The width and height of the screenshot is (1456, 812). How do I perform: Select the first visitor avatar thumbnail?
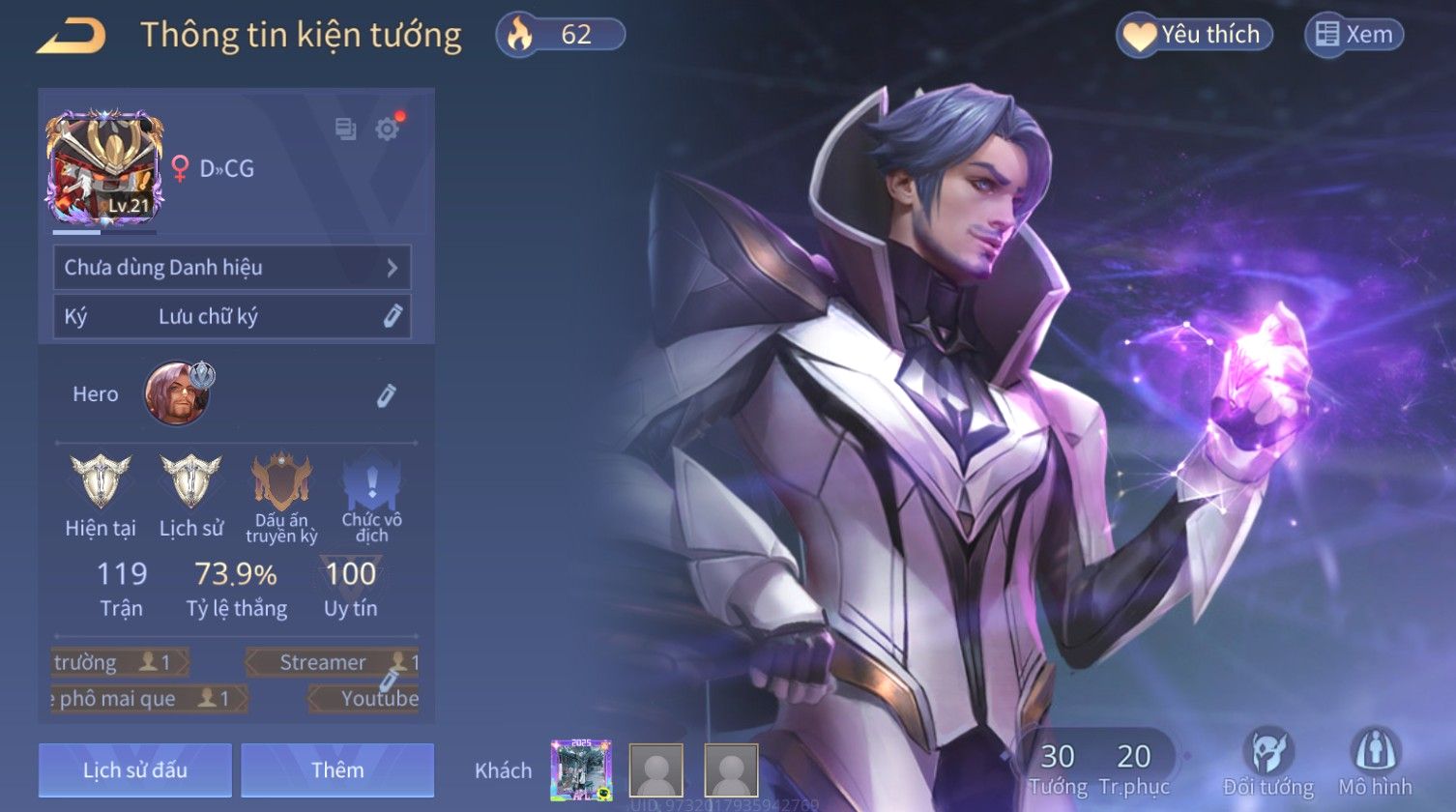581,770
